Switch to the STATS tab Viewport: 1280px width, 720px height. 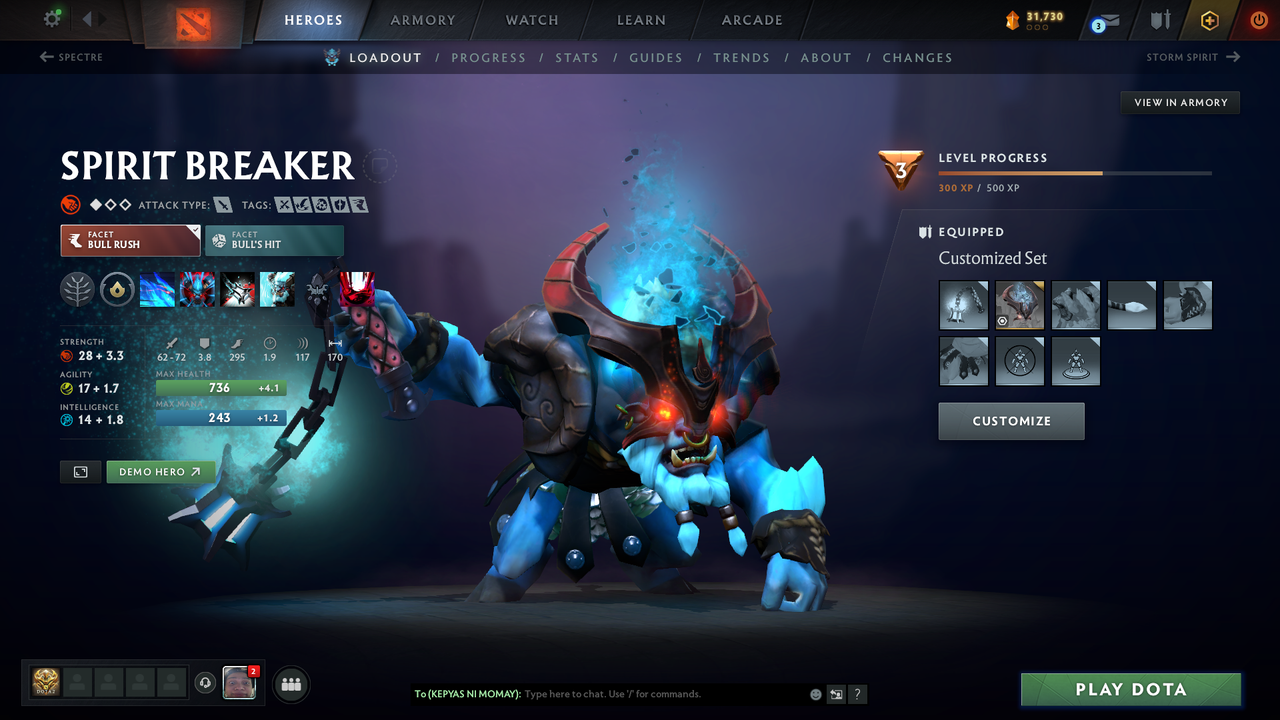(x=577, y=57)
